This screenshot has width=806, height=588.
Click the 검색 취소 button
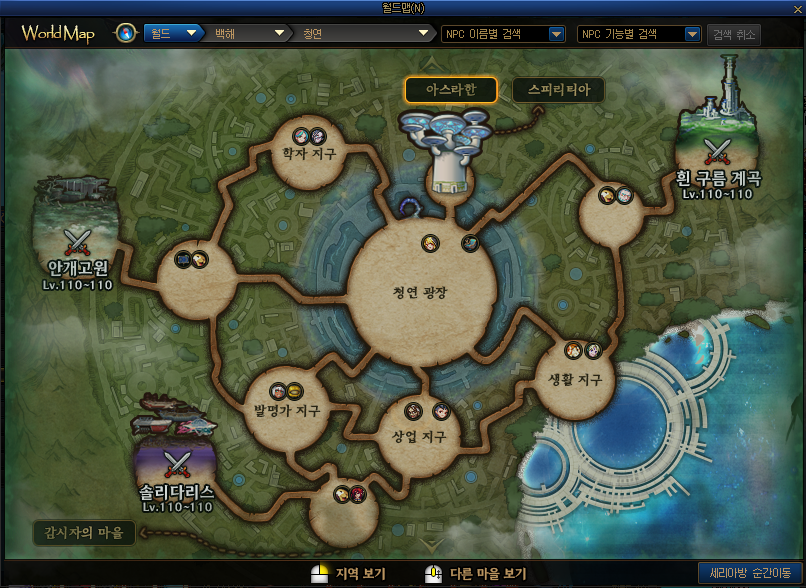[734, 34]
